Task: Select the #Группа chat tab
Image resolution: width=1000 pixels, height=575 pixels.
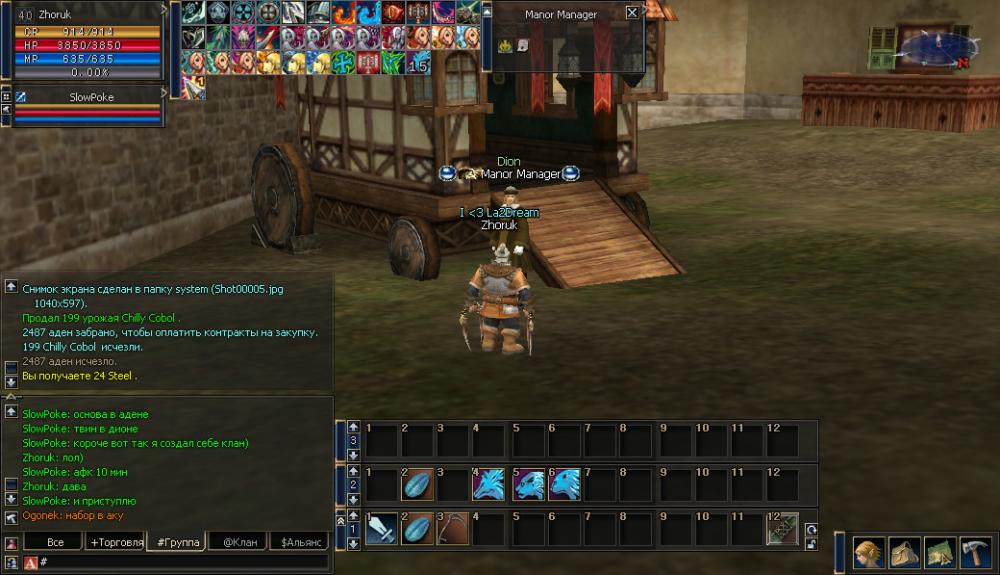Action: [x=176, y=542]
